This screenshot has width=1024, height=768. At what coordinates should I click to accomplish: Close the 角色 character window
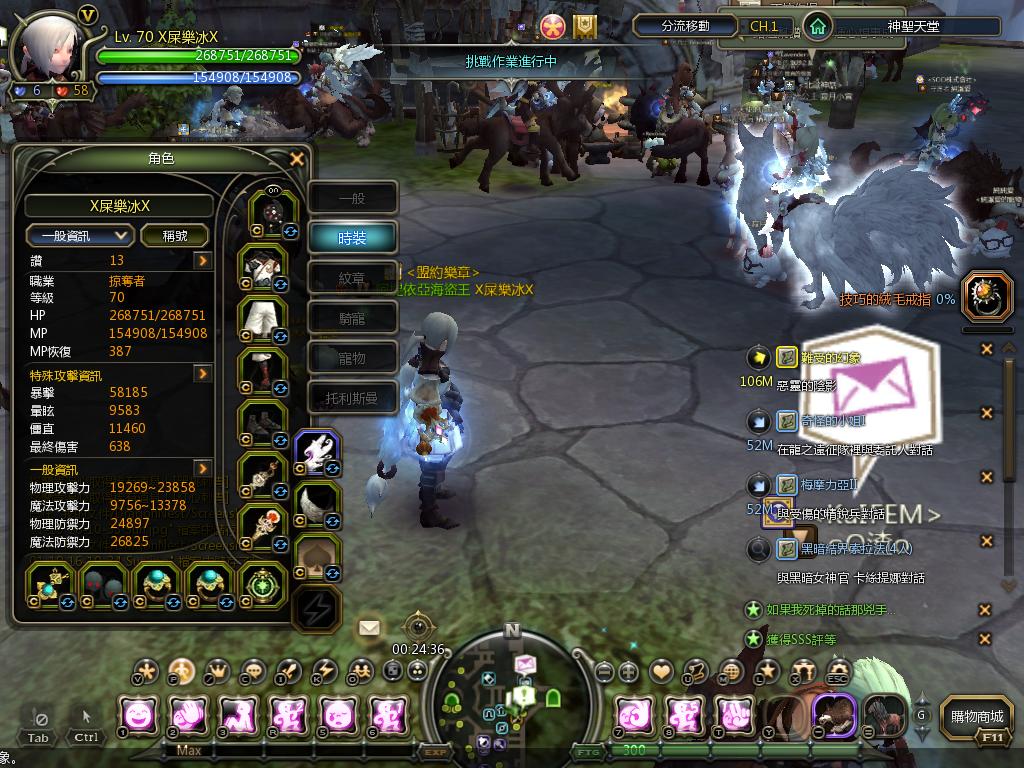tap(296, 159)
